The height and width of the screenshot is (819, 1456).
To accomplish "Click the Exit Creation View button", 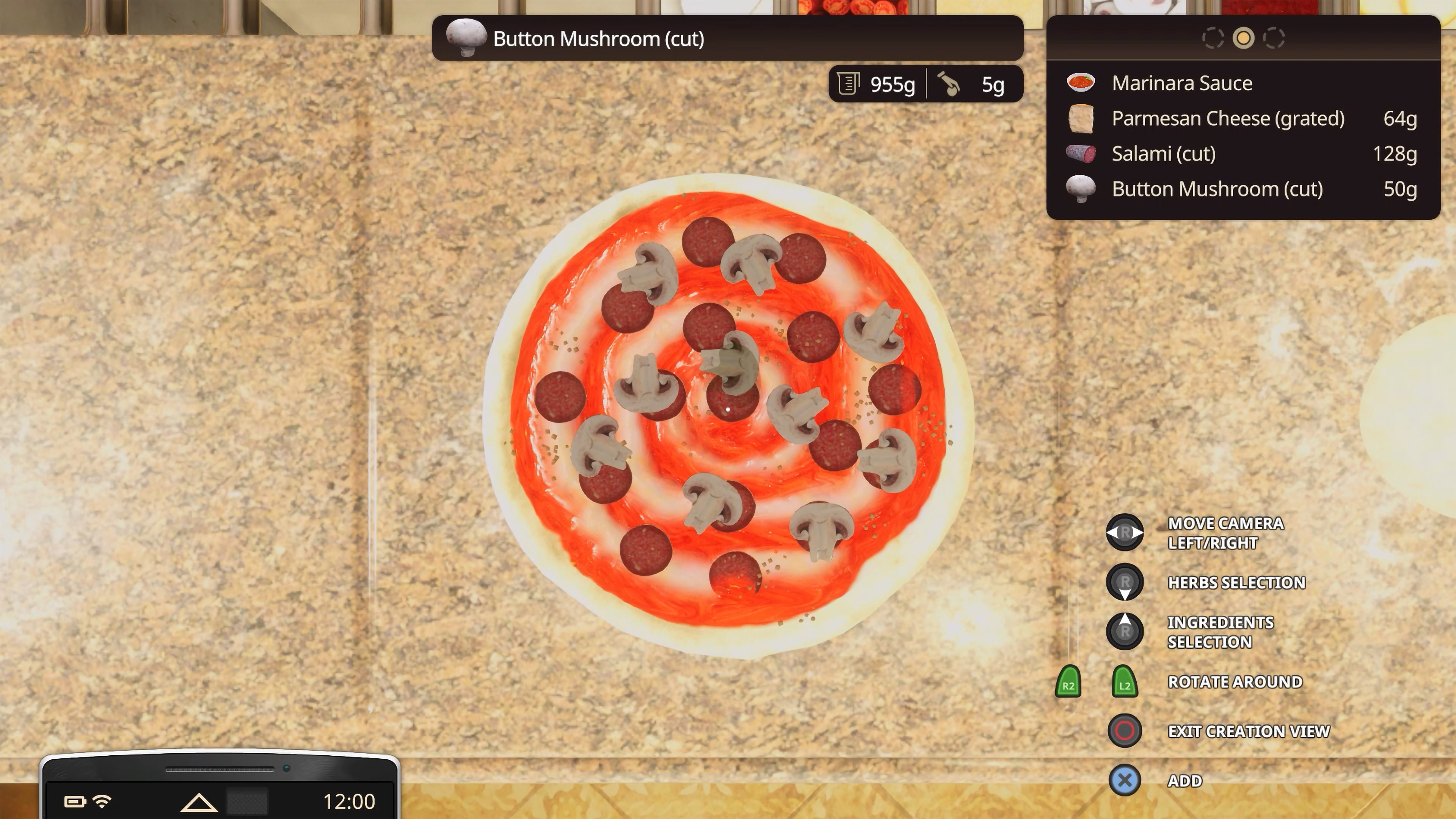I will (1124, 730).
